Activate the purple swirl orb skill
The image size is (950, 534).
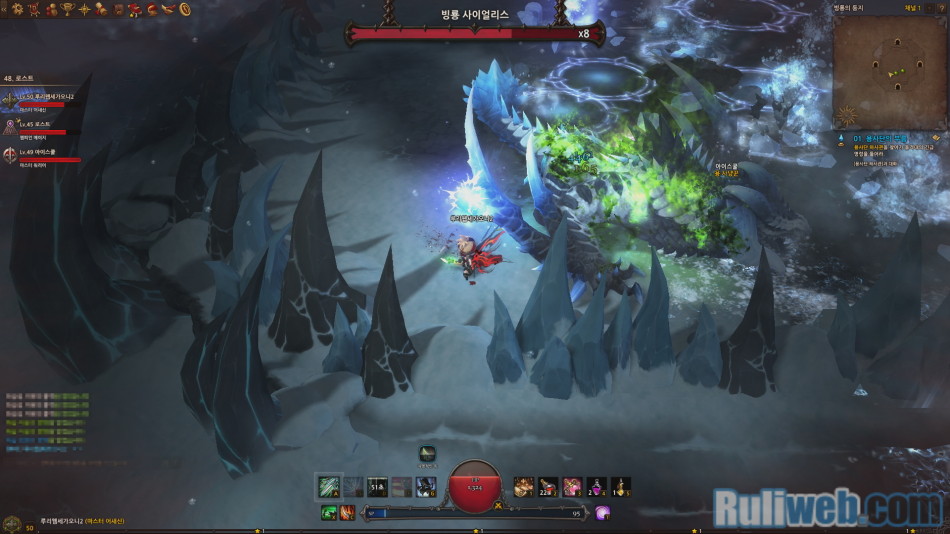click(x=603, y=513)
